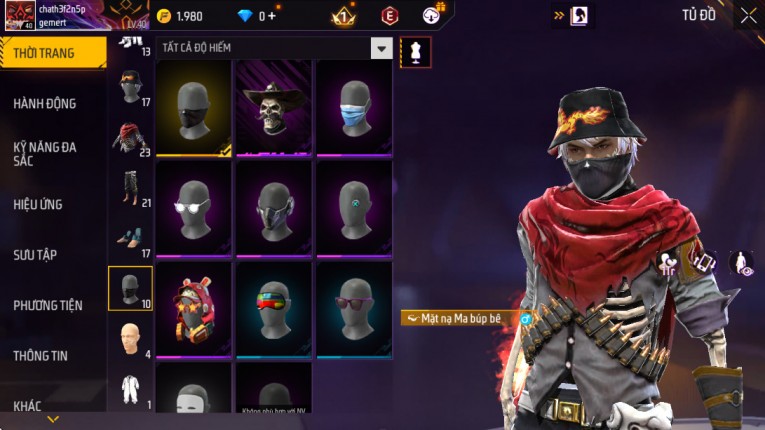Pick the white glasses mask item
This screenshot has width=765, height=430.
[194, 208]
